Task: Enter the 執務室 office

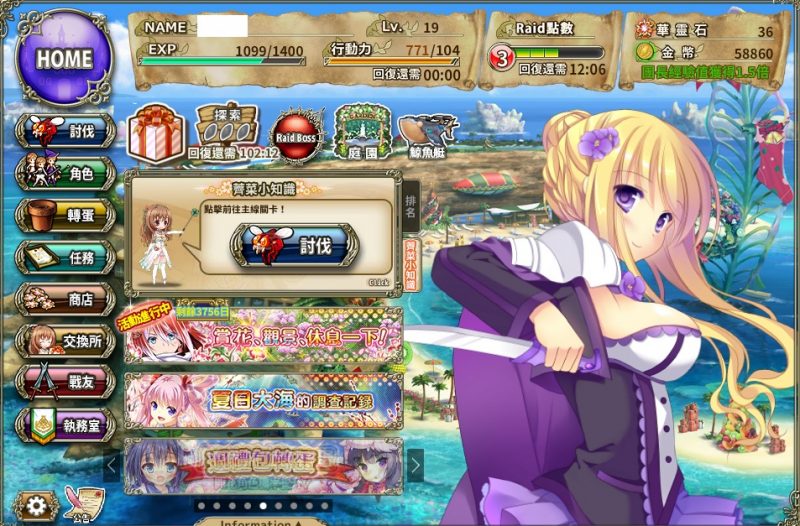Action: (64, 425)
